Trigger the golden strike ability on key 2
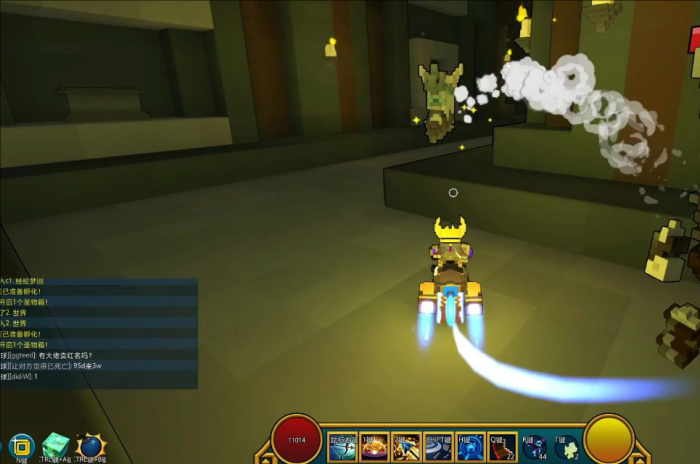Viewport: 700px width, 464px height. pyautogui.click(x=405, y=446)
